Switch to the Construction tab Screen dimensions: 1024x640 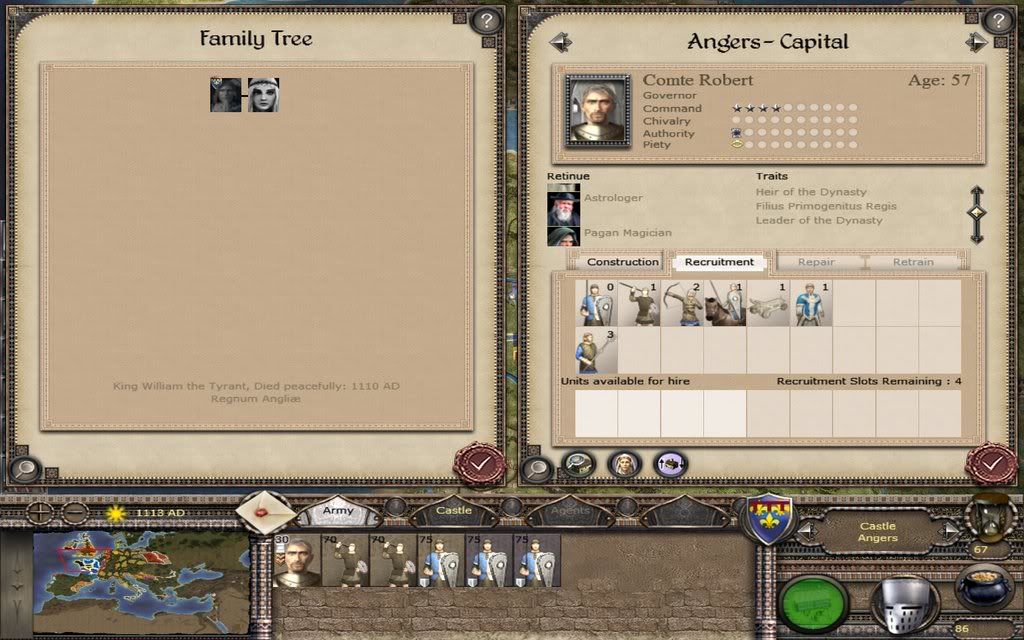click(622, 262)
